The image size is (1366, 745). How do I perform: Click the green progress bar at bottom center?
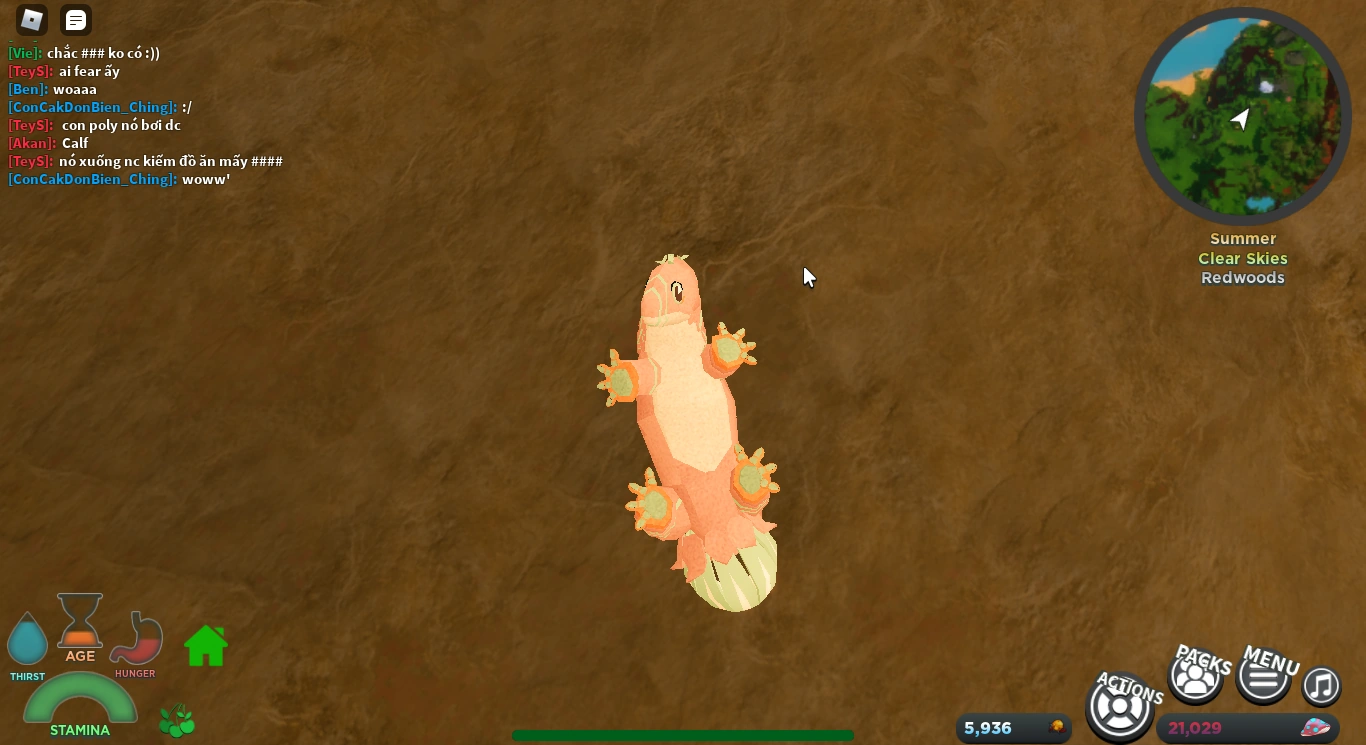[683, 734]
